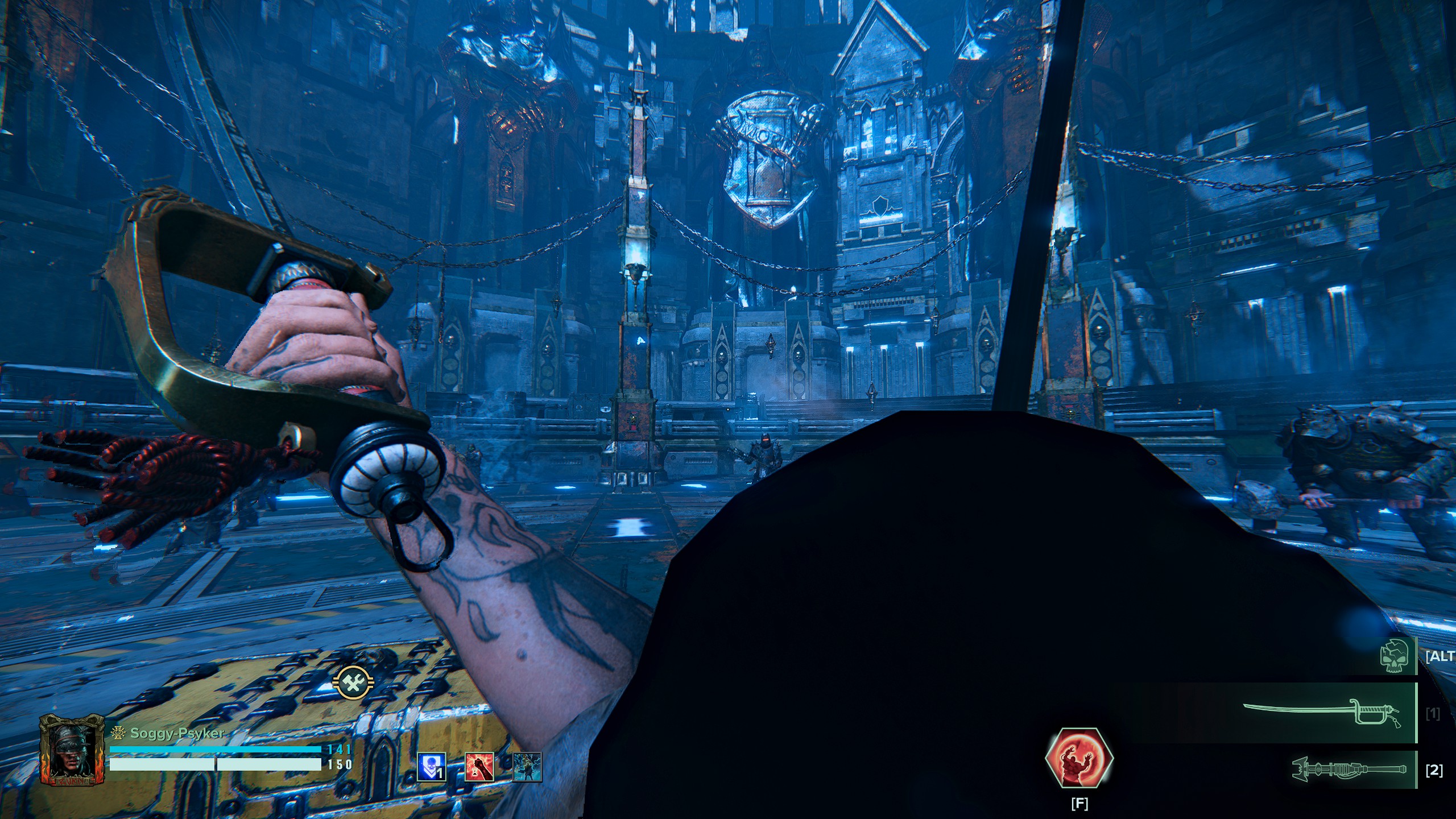Click the cracked skull blitz icon
The image size is (1456, 819).
pyautogui.click(x=1395, y=655)
